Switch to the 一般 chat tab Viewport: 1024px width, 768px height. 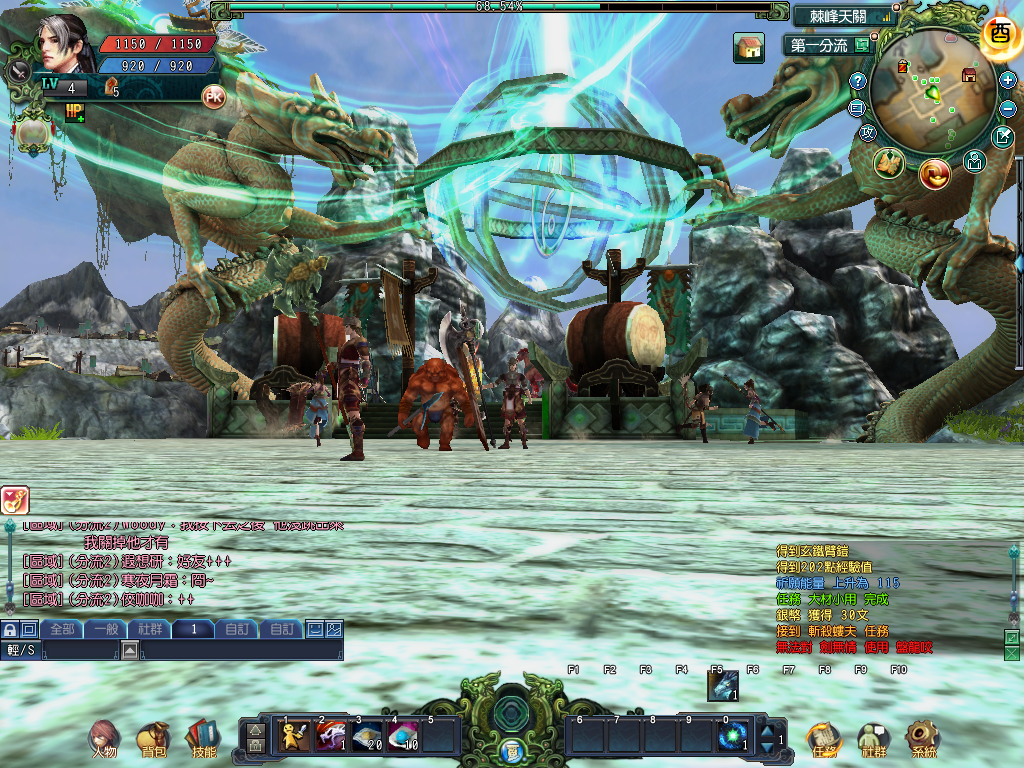[106, 629]
